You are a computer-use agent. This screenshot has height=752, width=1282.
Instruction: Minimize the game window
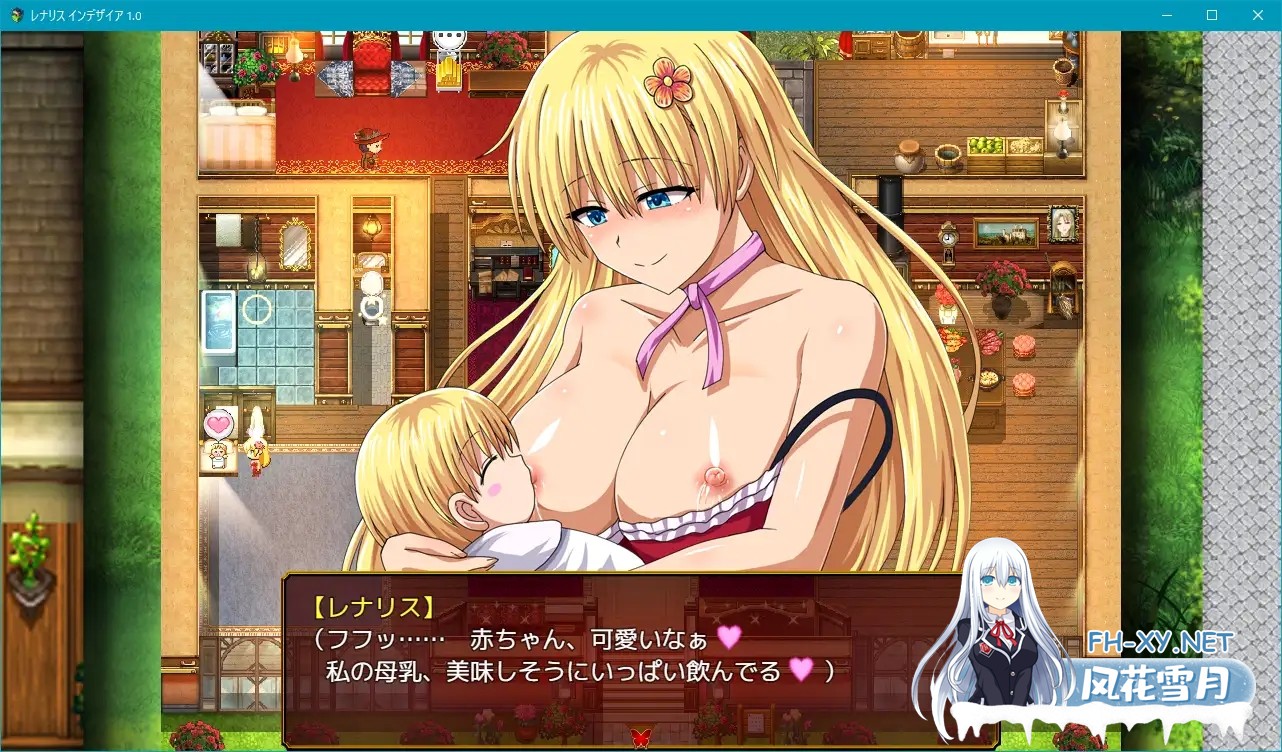pos(1166,15)
